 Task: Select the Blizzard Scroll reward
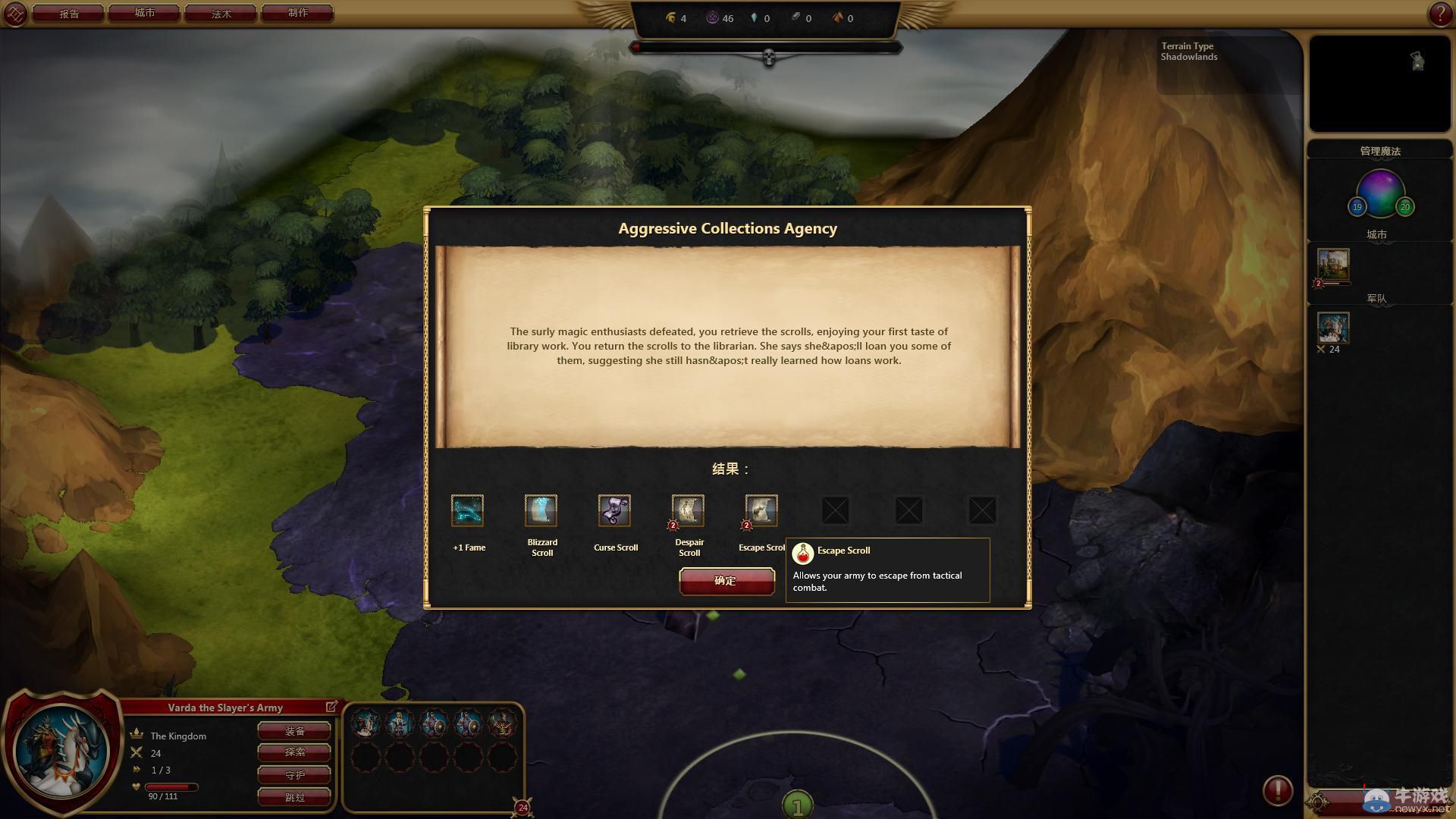[x=541, y=510]
